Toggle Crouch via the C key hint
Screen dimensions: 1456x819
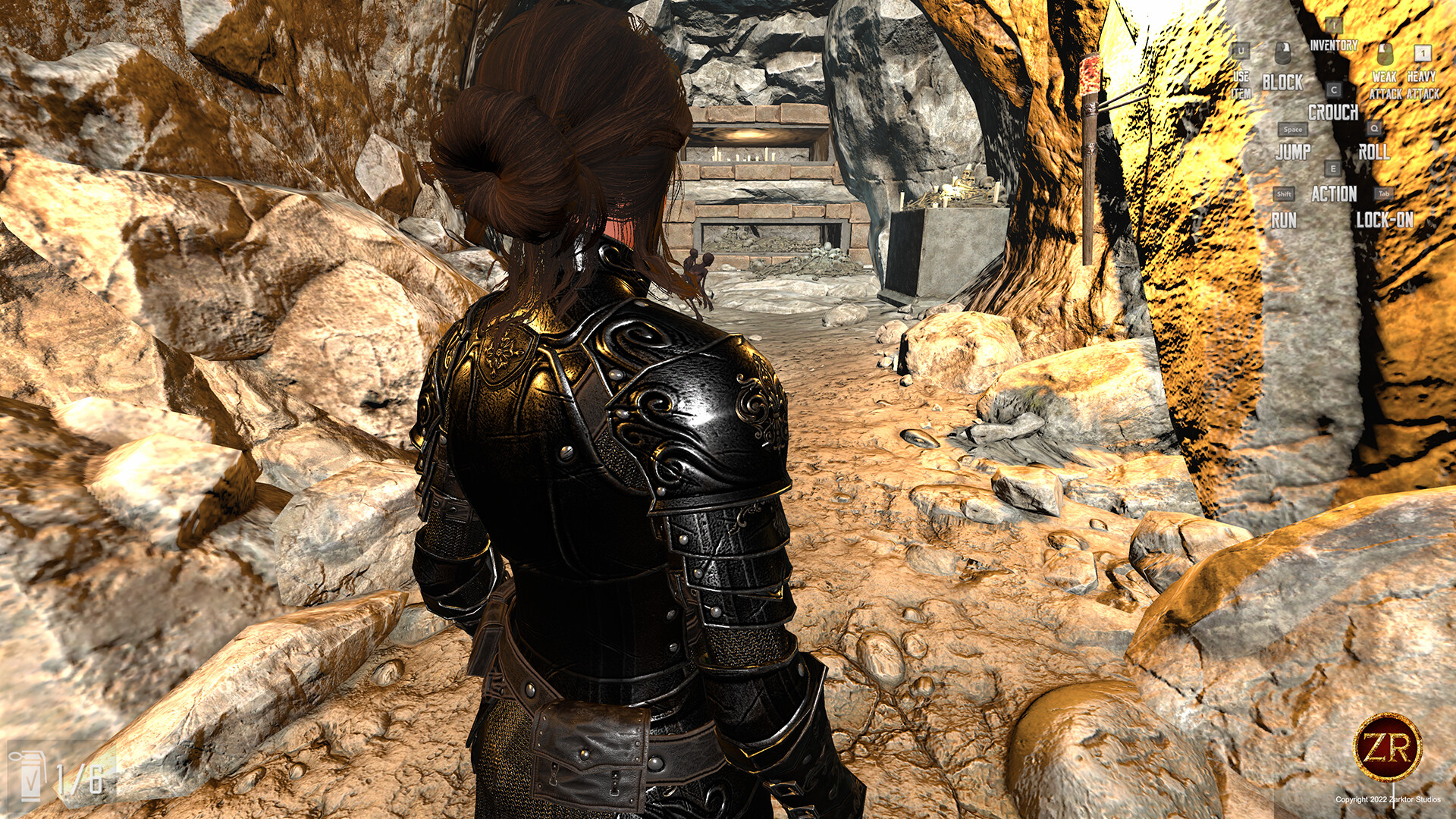(x=1333, y=89)
